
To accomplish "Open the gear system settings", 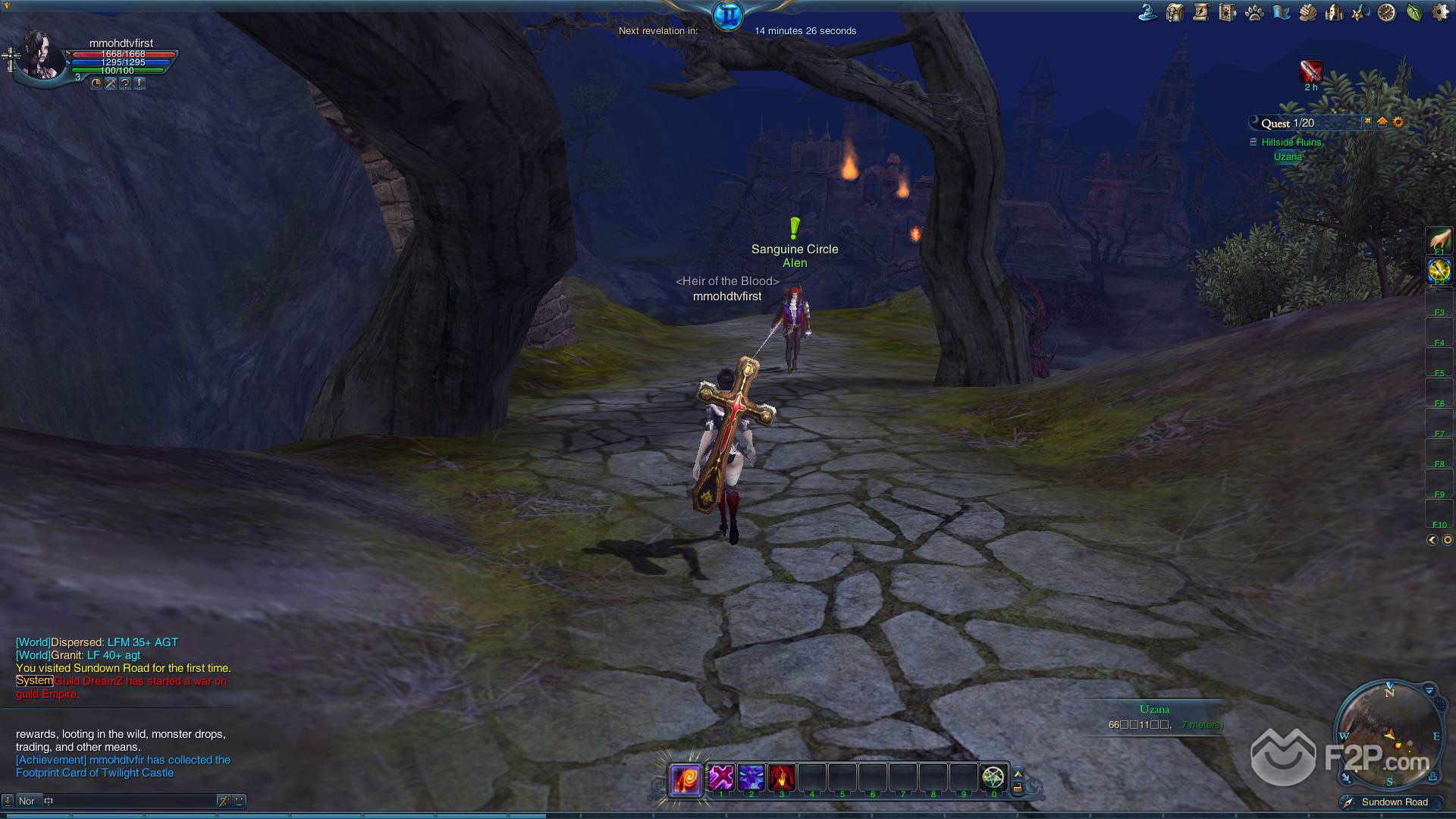I will (x=1439, y=12).
